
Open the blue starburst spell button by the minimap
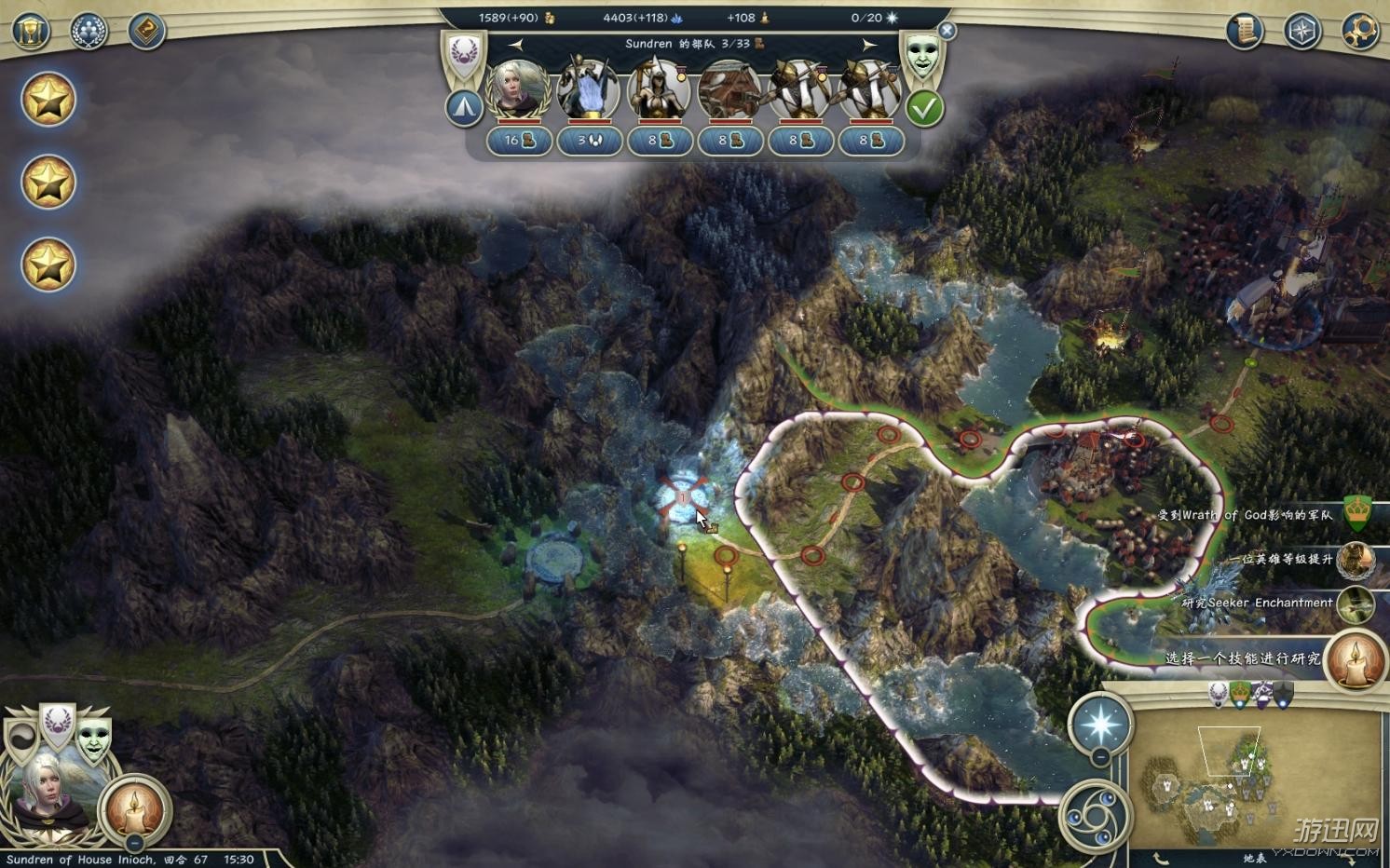[x=1099, y=724]
